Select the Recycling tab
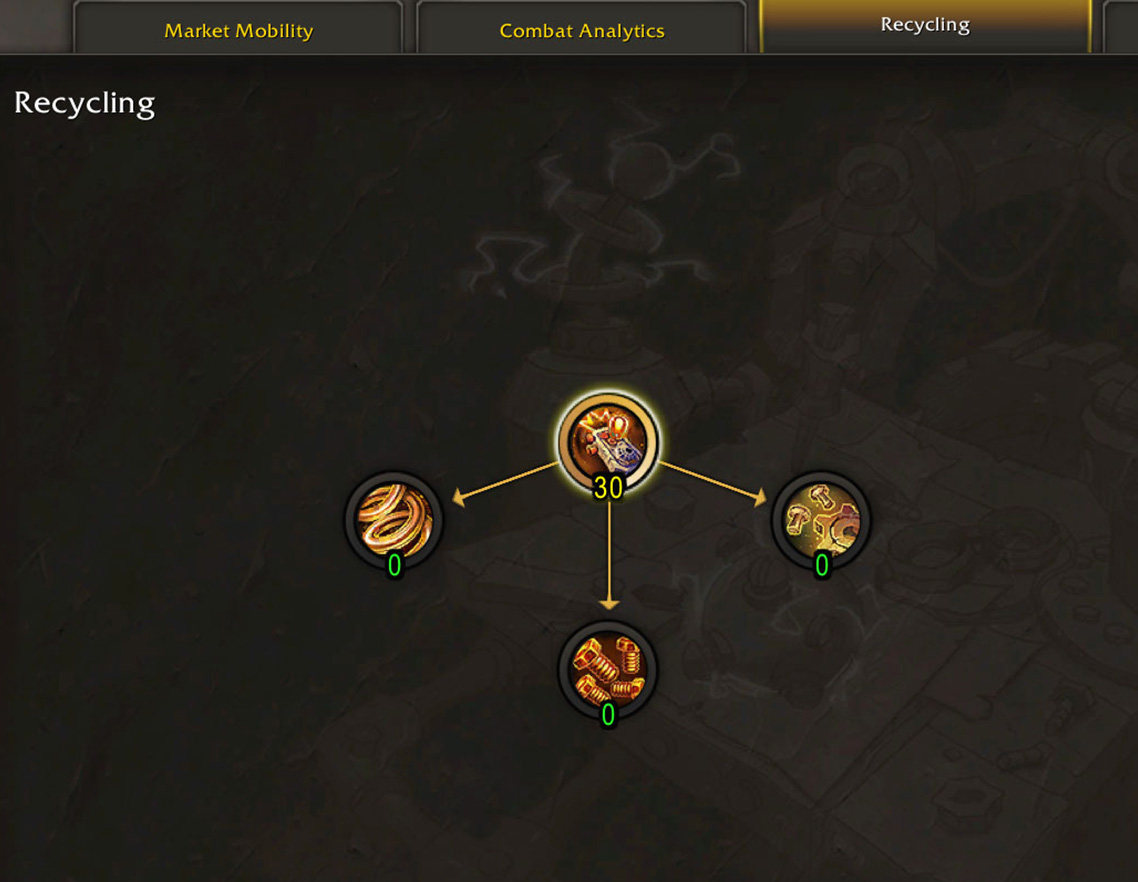The width and height of the screenshot is (1138, 882). (x=925, y=25)
